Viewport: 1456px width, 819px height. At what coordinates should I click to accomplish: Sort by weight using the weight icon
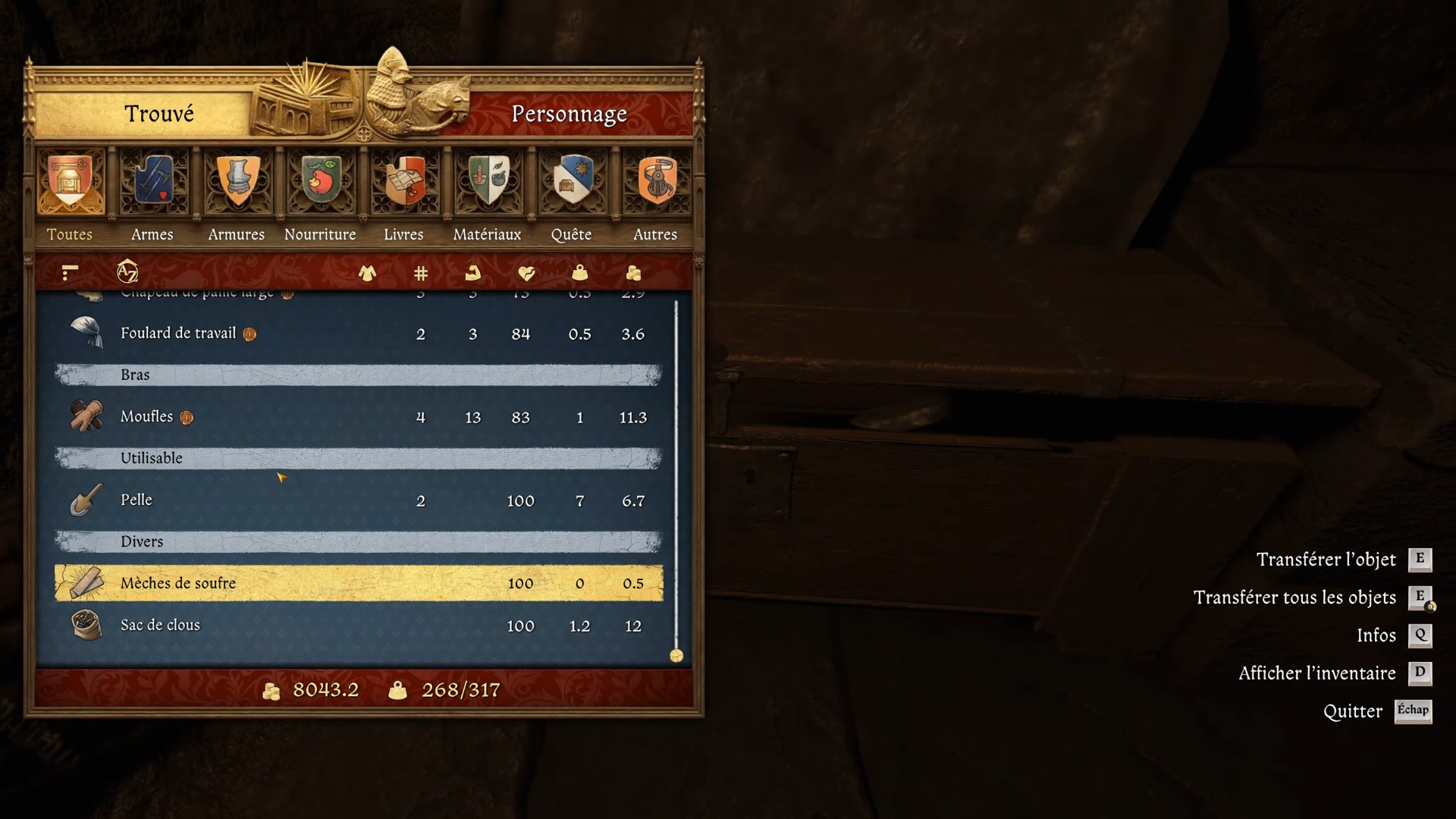pos(580,274)
